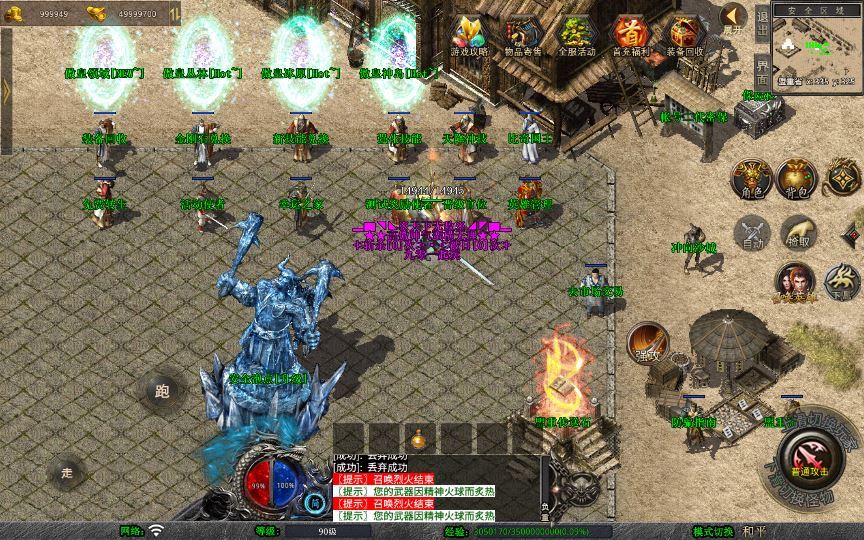Summon the hero with 召唤英雄

pos(794,281)
